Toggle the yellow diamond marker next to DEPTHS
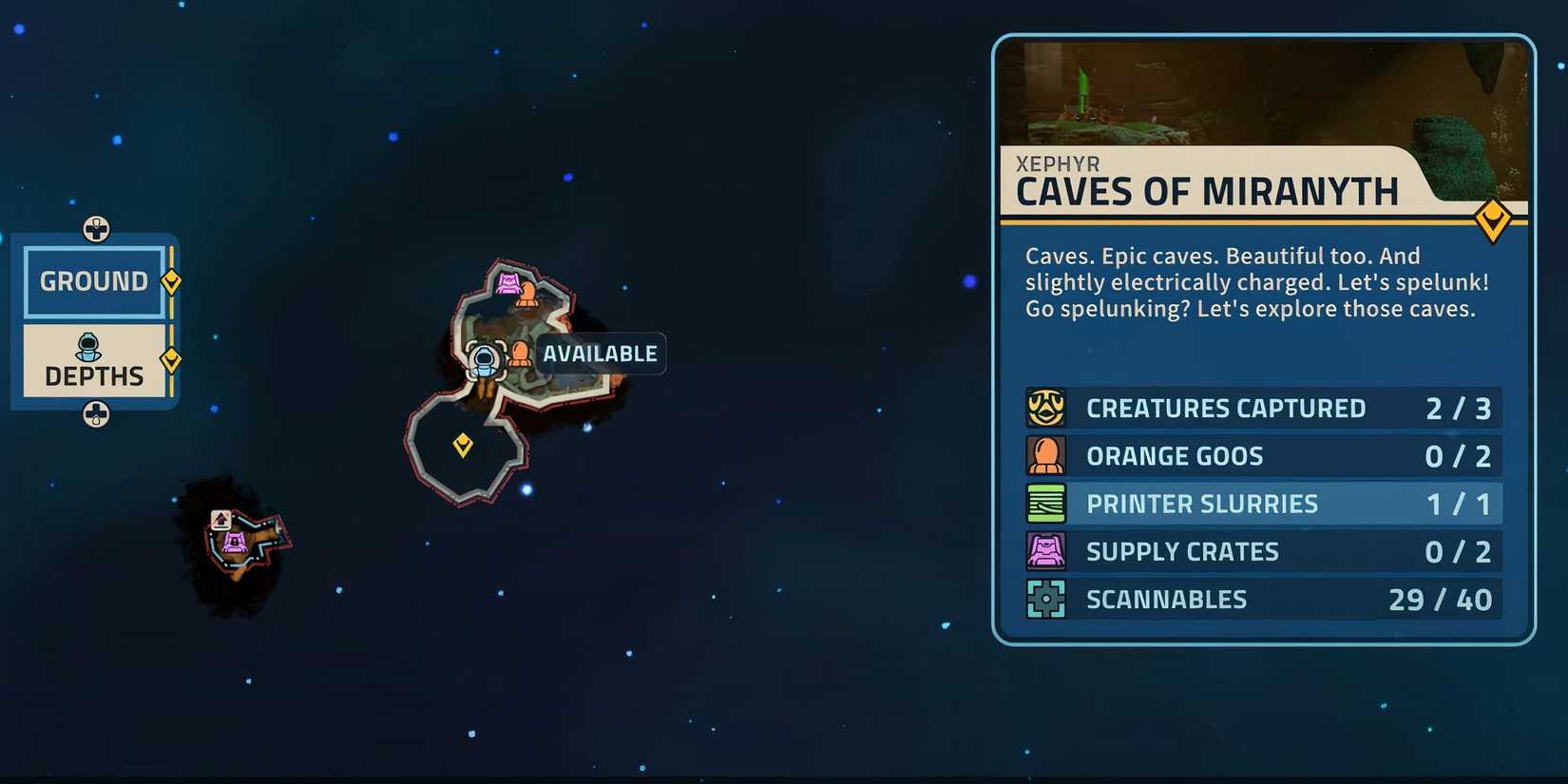Image resolution: width=1568 pixels, height=784 pixels. click(x=171, y=359)
